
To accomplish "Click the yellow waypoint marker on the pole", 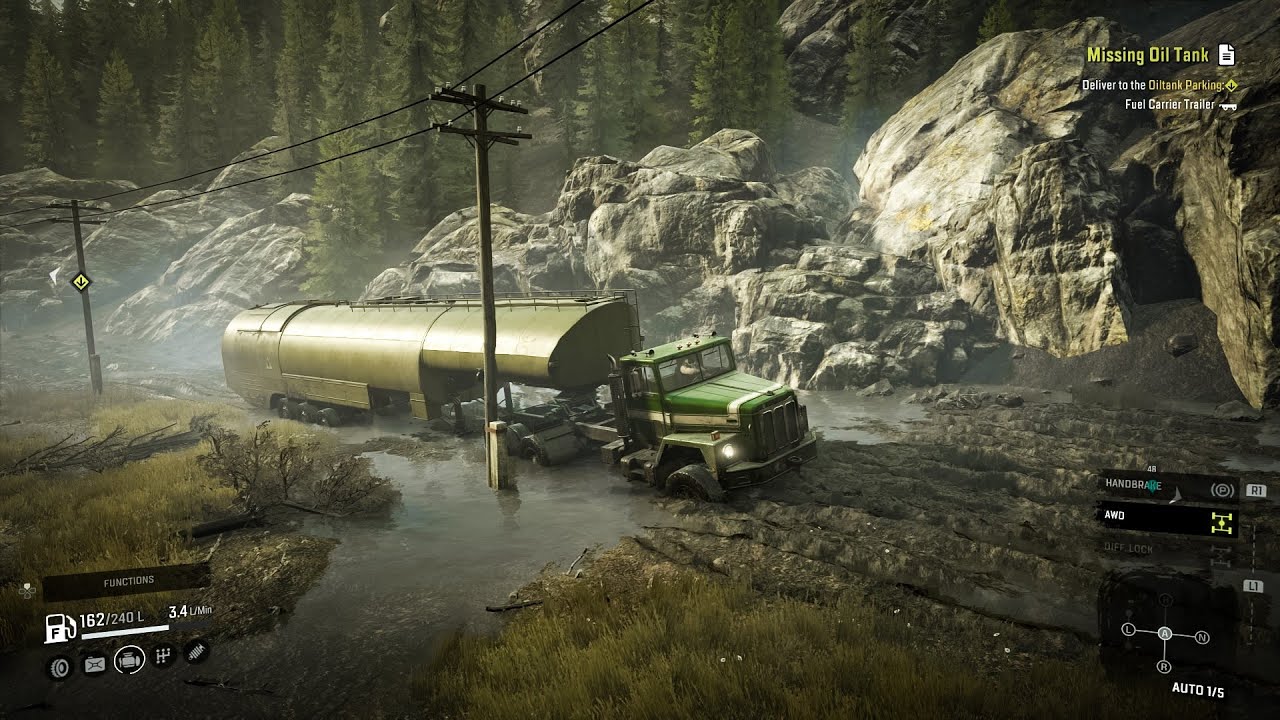I will click(x=79, y=281).
